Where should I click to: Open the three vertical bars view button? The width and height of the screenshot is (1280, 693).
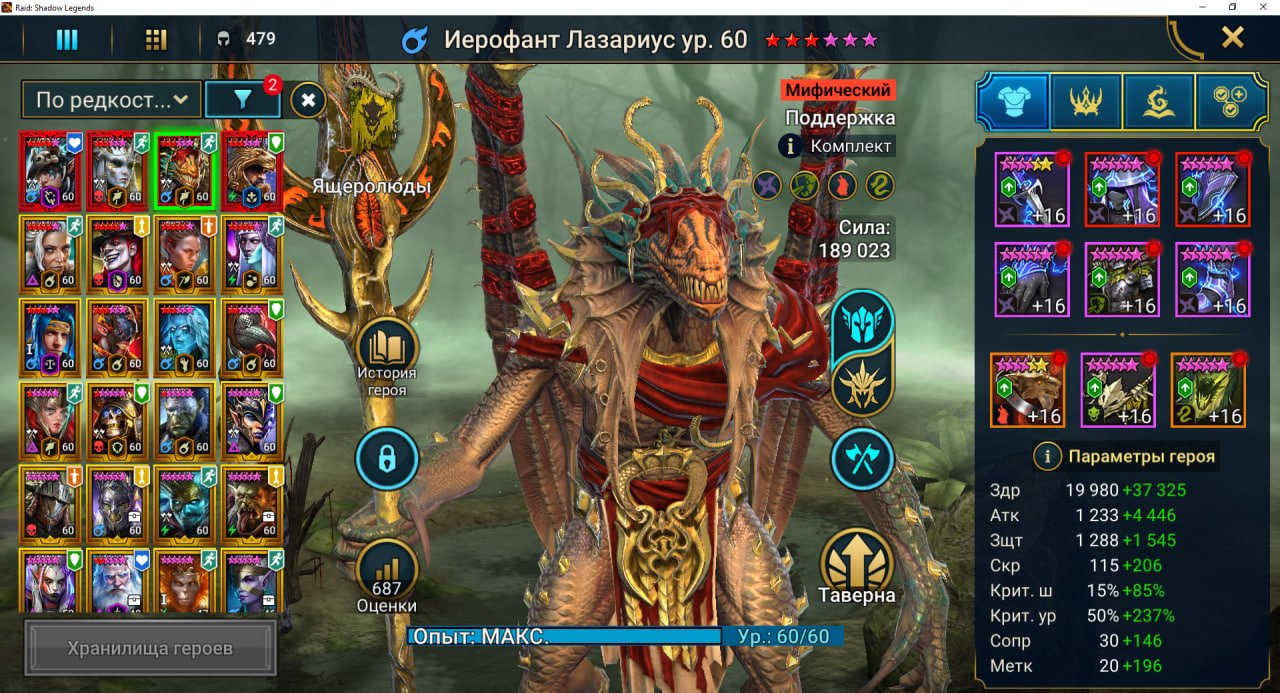tap(67, 39)
